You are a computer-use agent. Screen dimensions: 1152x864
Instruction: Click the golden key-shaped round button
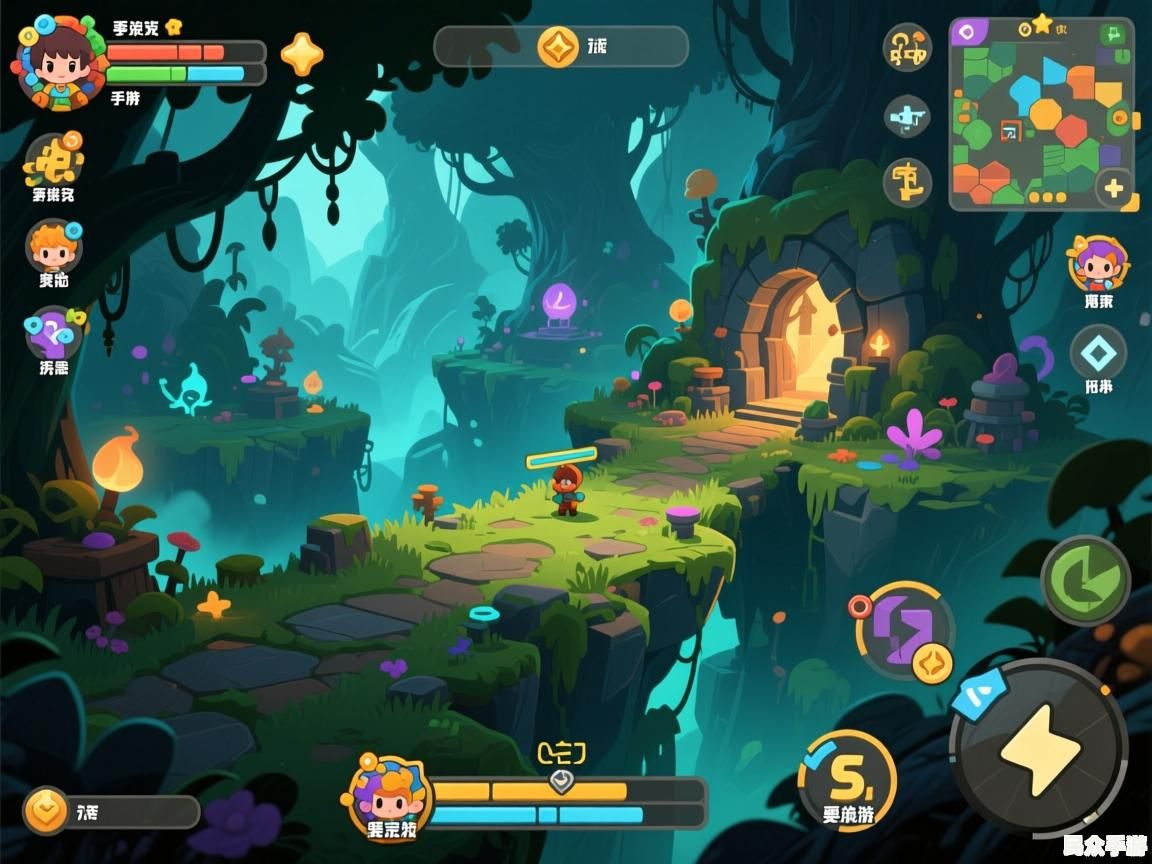click(x=907, y=47)
